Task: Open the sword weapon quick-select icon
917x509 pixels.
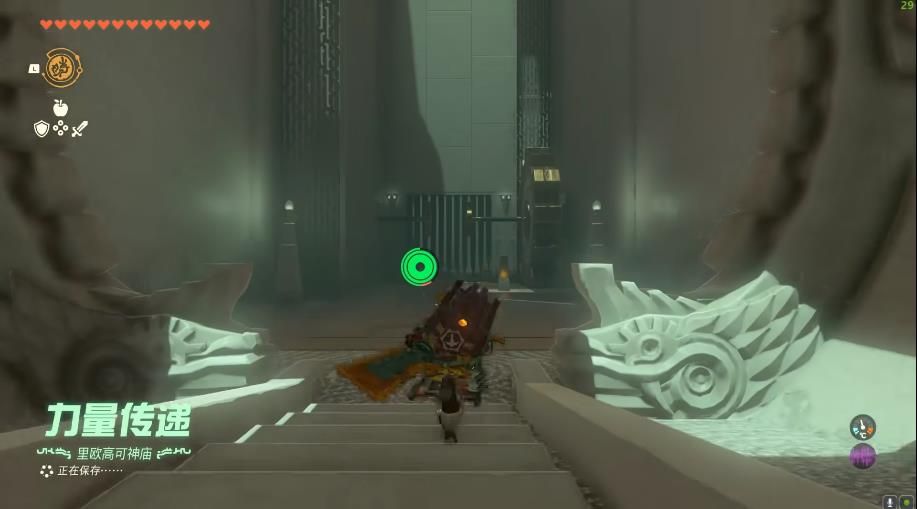Action: click(x=80, y=128)
